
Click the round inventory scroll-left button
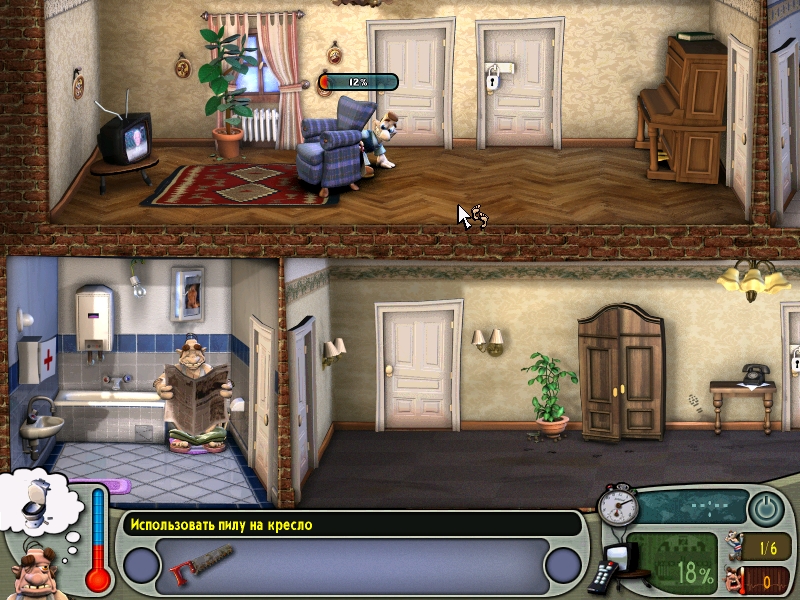pyautogui.click(x=142, y=566)
